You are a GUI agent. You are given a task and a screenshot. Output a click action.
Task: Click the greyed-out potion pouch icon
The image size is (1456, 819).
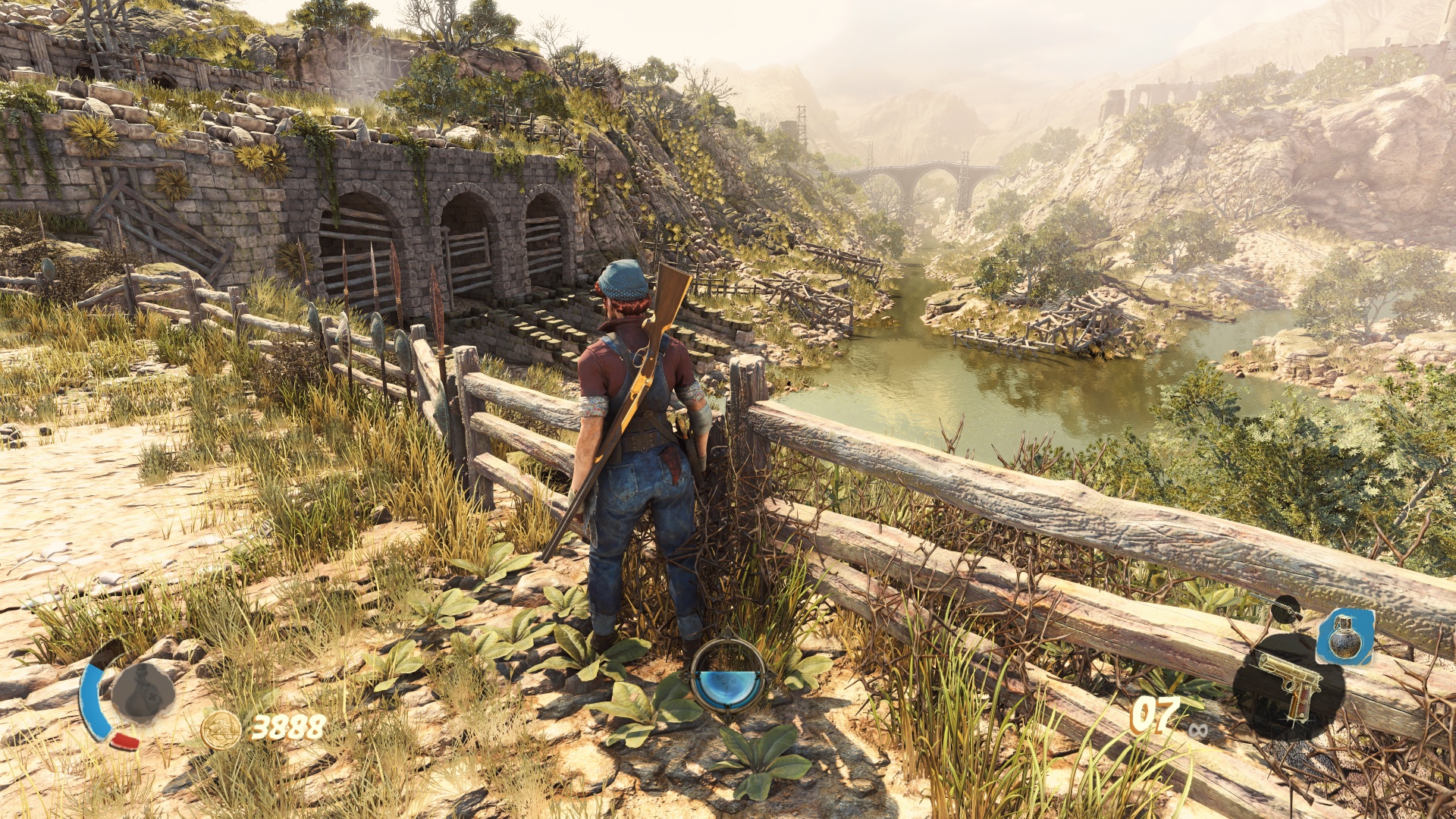143,692
